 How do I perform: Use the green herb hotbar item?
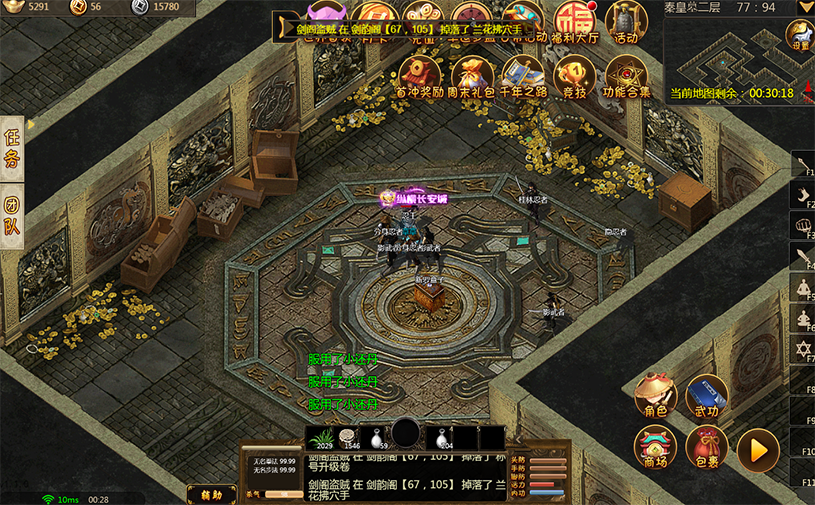point(320,437)
